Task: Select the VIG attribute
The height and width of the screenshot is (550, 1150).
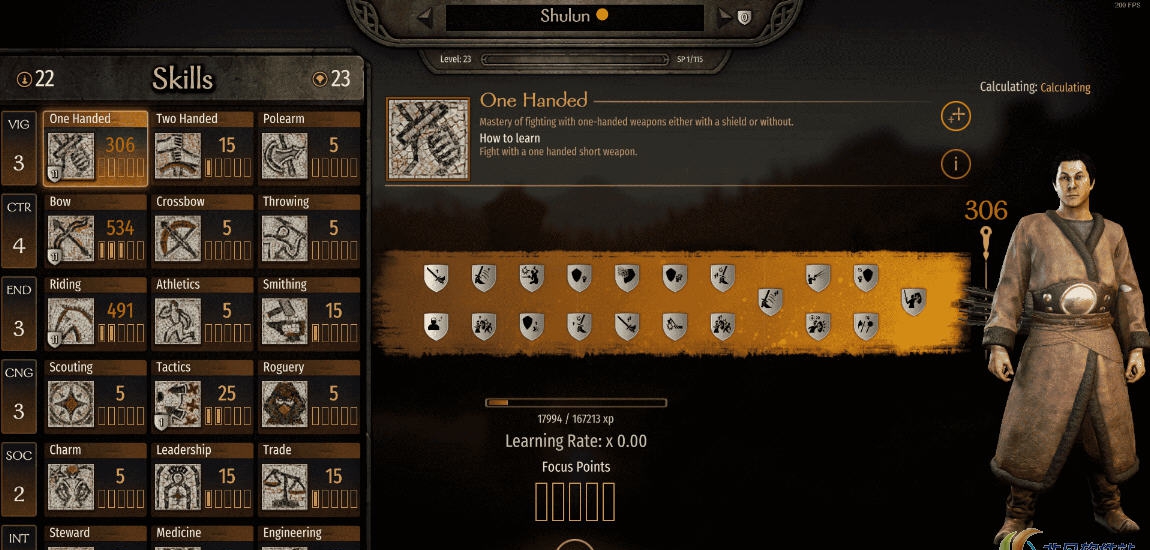Action: click(x=19, y=148)
